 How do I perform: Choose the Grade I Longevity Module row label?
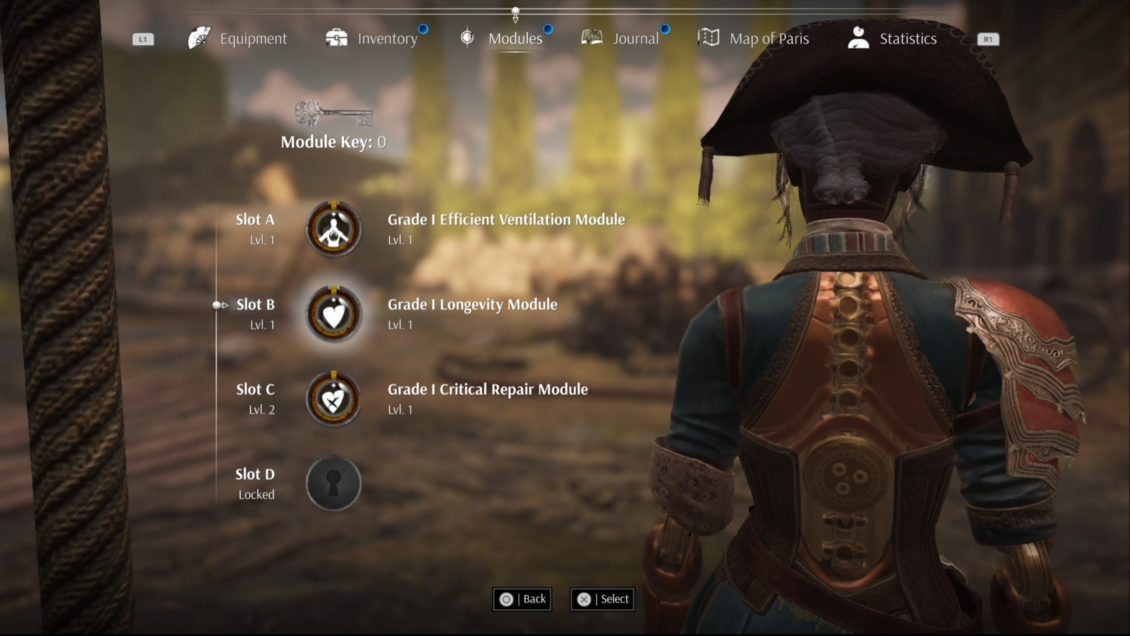pos(472,305)
